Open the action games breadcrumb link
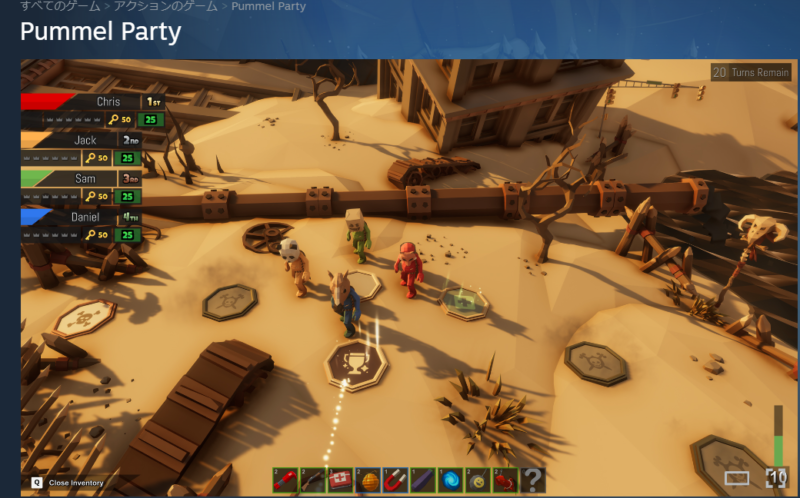This screenshot has height=498, width=800. point(166,6)
